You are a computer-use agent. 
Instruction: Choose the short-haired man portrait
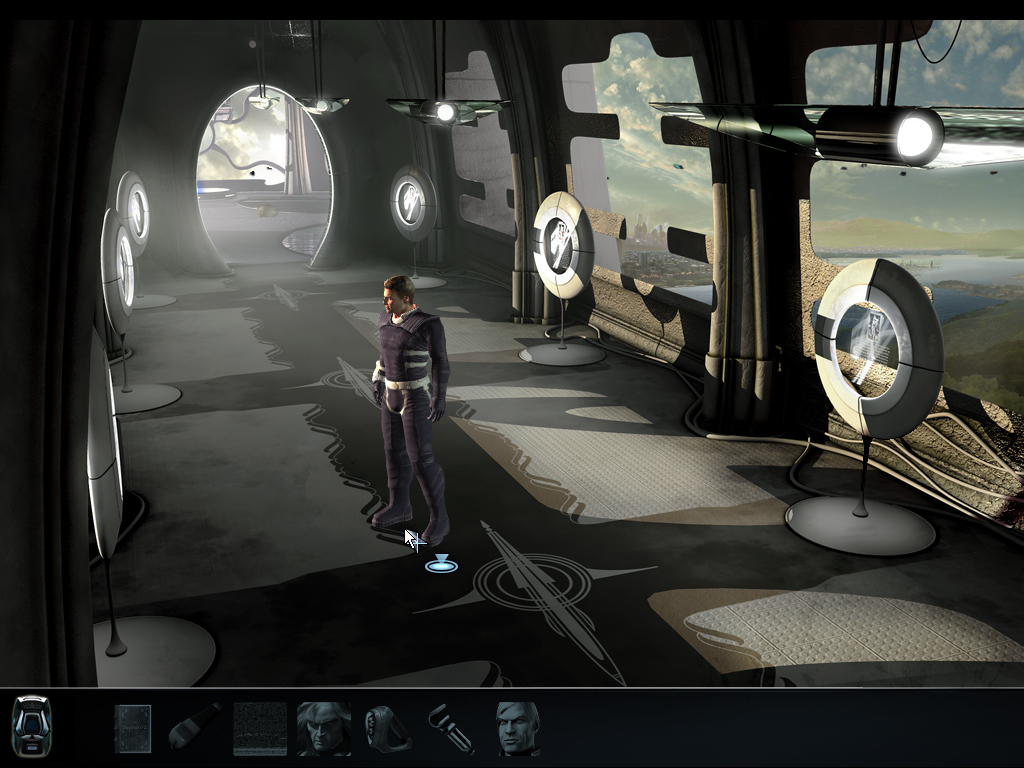pyautogui.click(x=518, y=728)
